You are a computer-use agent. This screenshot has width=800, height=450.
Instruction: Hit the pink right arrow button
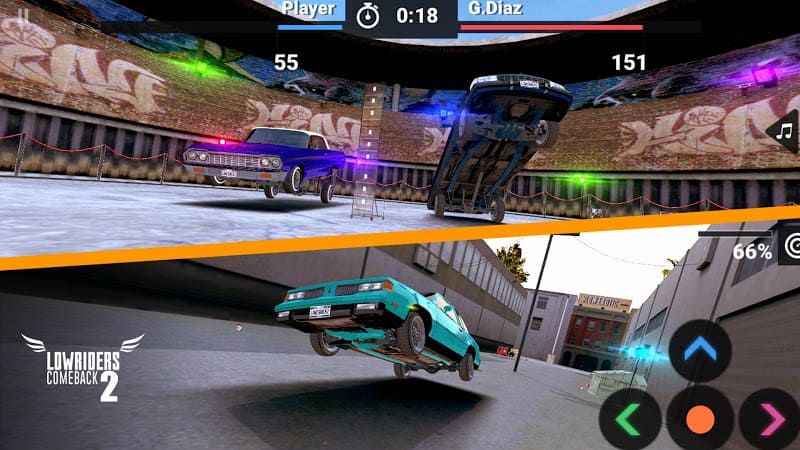[x=771, y=419]
